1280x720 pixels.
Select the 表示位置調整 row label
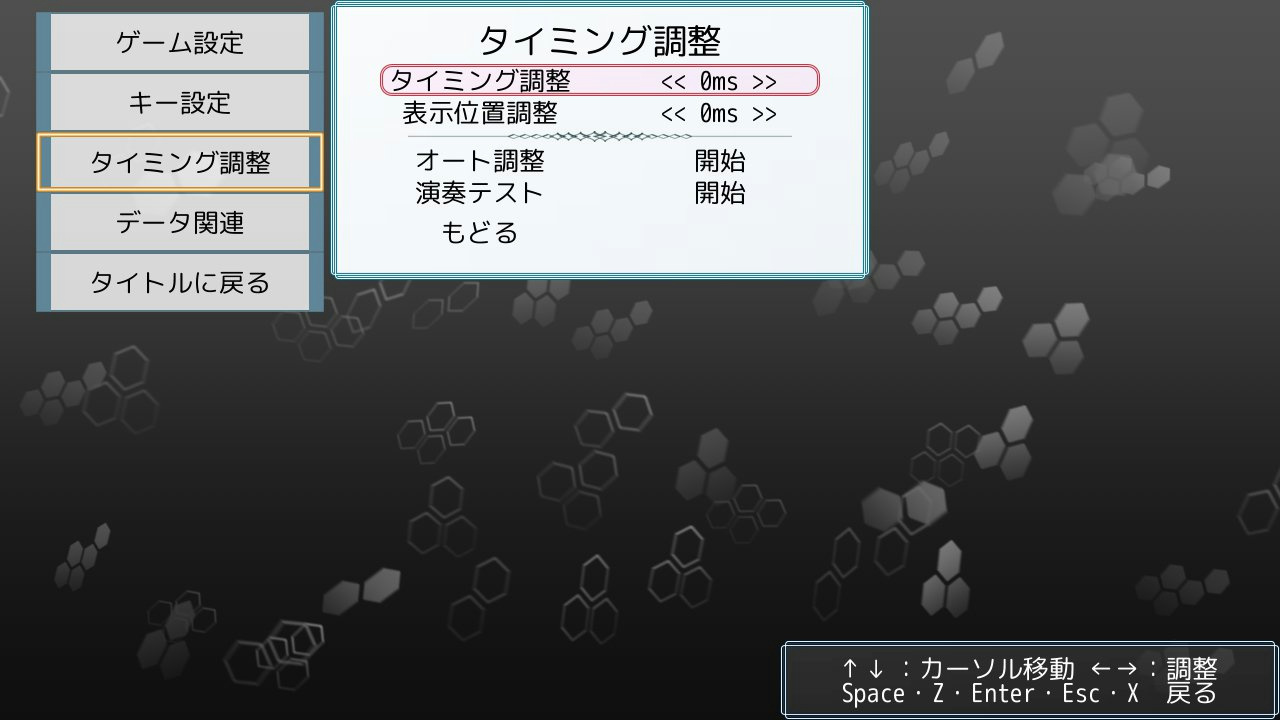point(480,113)
